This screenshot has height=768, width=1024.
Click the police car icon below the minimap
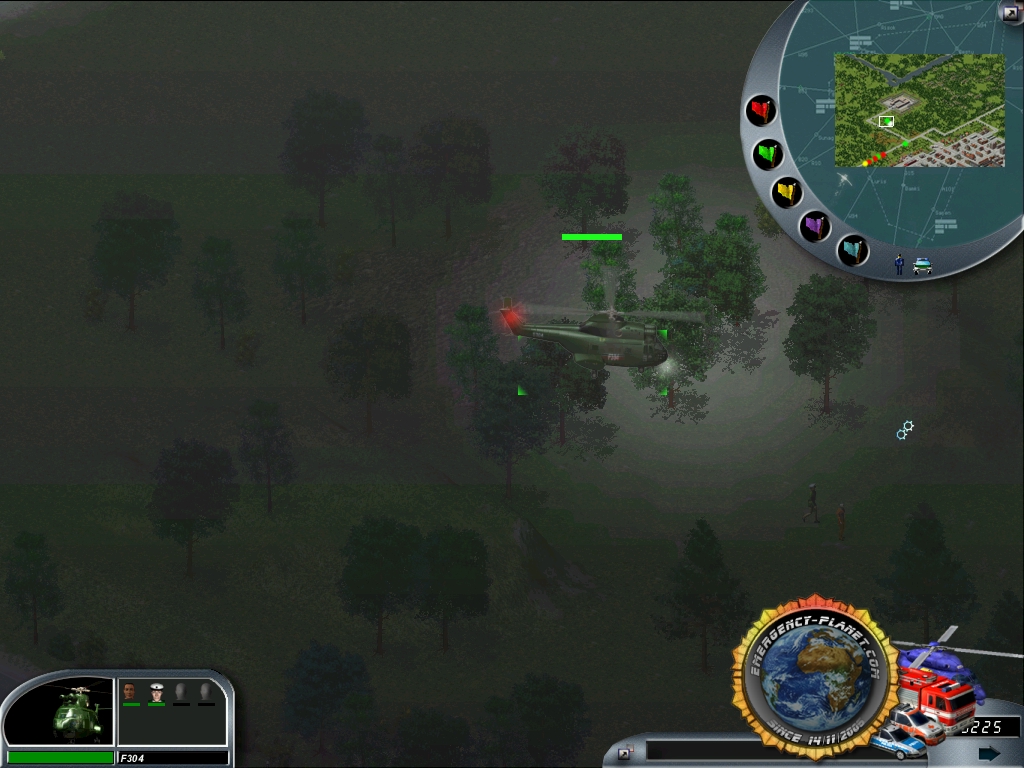click(x=922, y=265)
